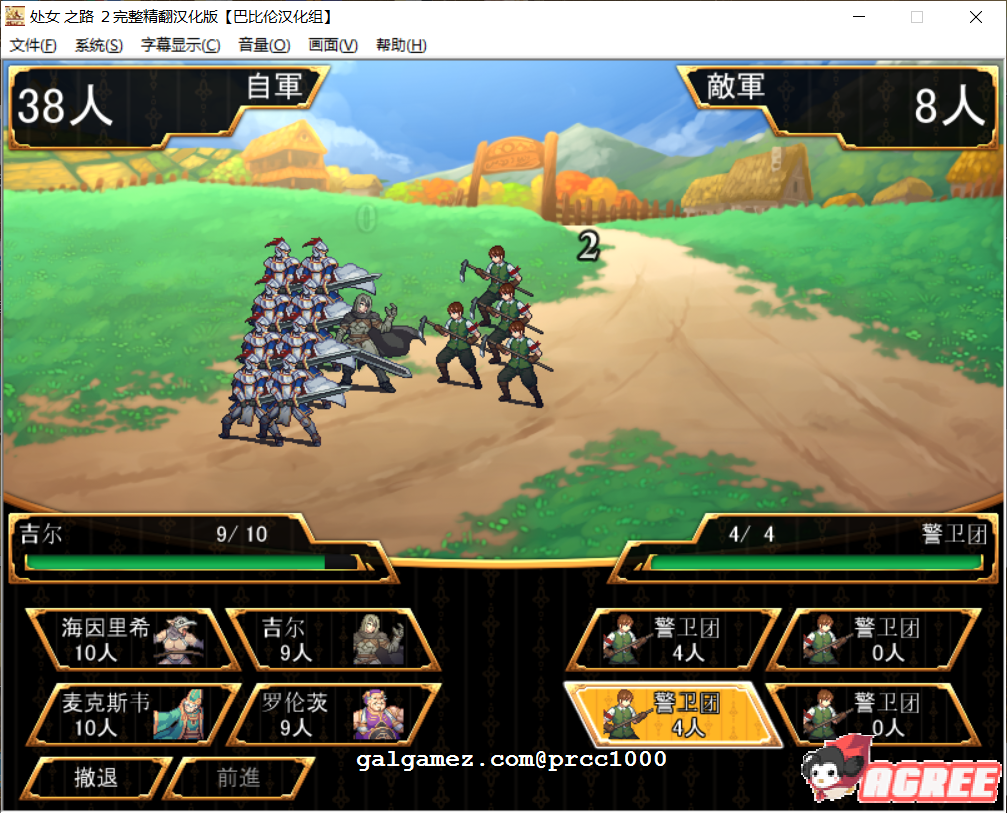Select the 吉尔 unit card

click(332, 640)
